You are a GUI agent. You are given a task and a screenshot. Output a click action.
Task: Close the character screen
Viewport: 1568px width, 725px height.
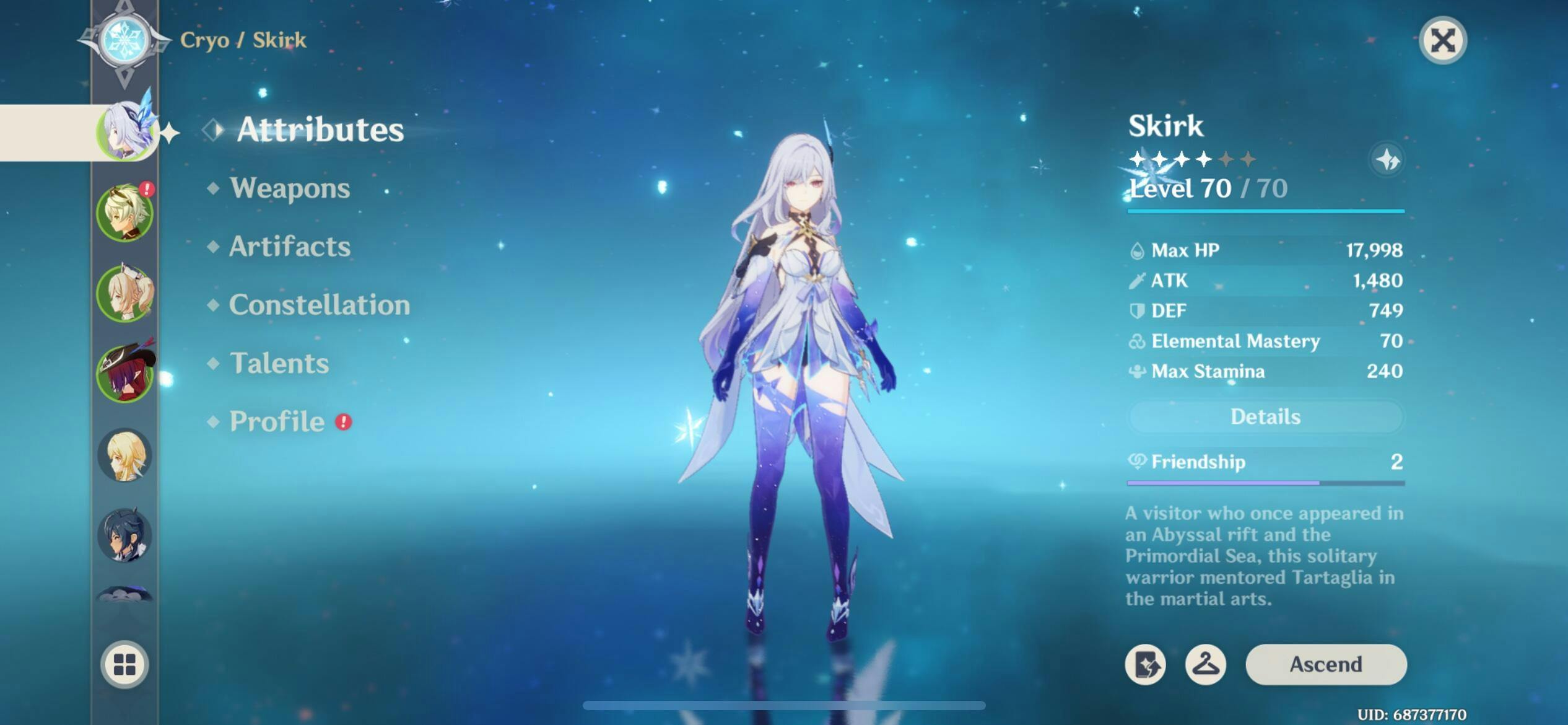point(1442,41)
